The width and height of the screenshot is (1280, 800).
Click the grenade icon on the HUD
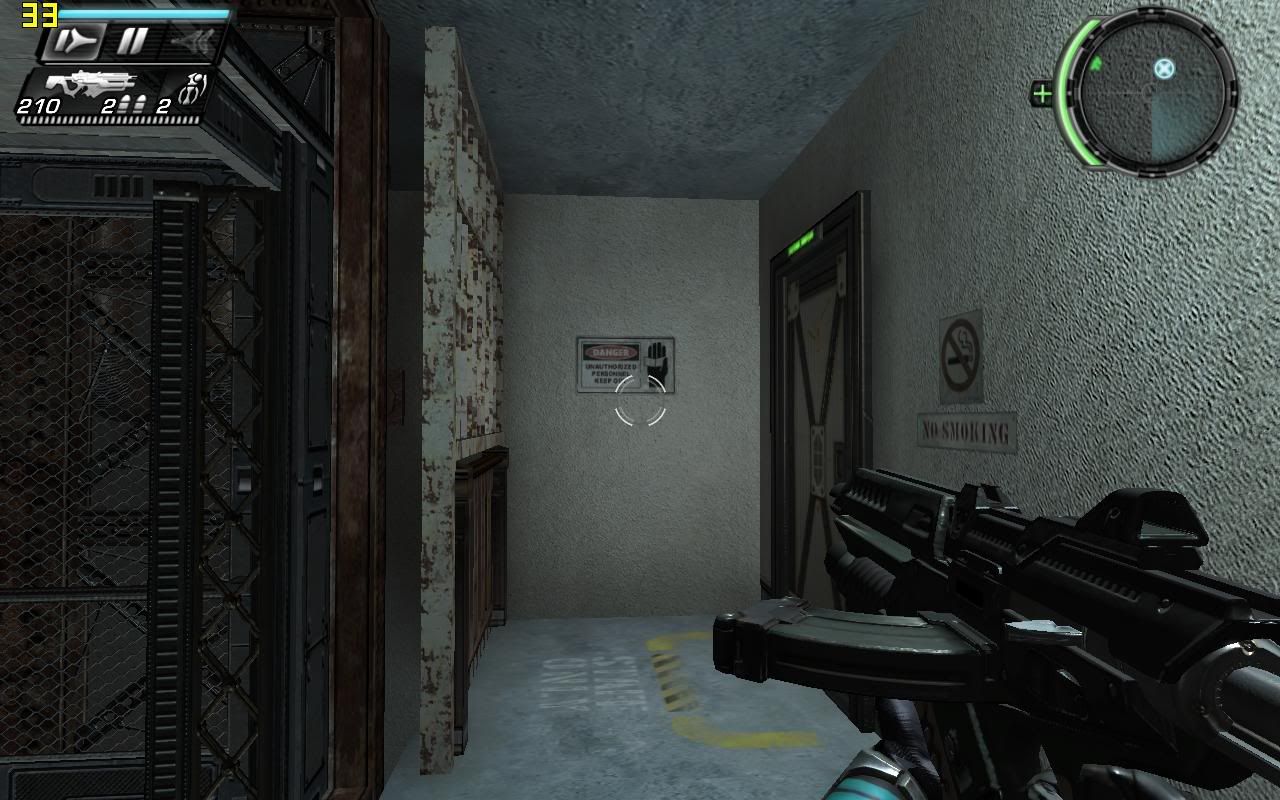tap(192, 88)
